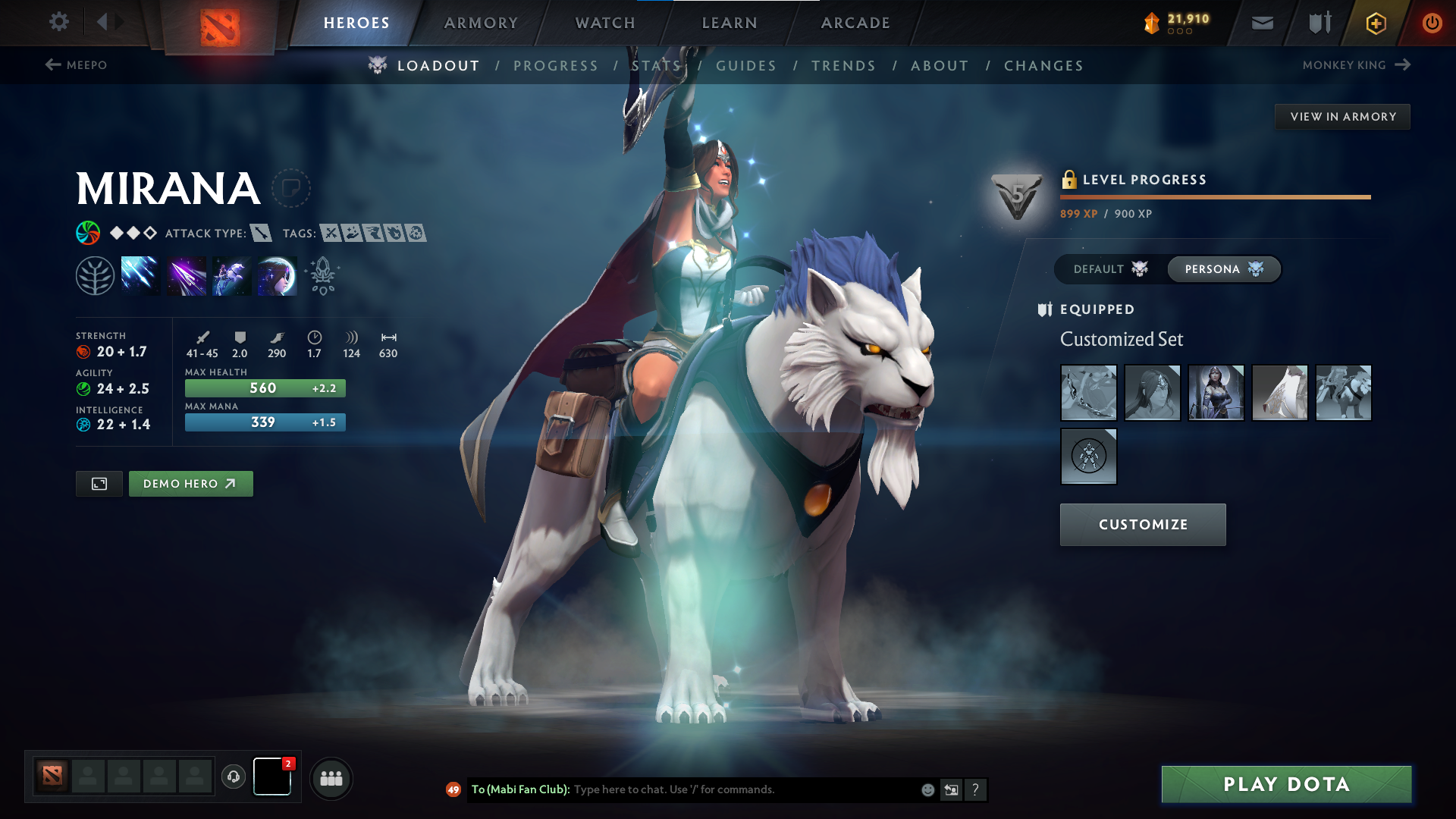Switch to the Stats tab
Viewport: 1456px width, 819px height.
coord(657,65)
